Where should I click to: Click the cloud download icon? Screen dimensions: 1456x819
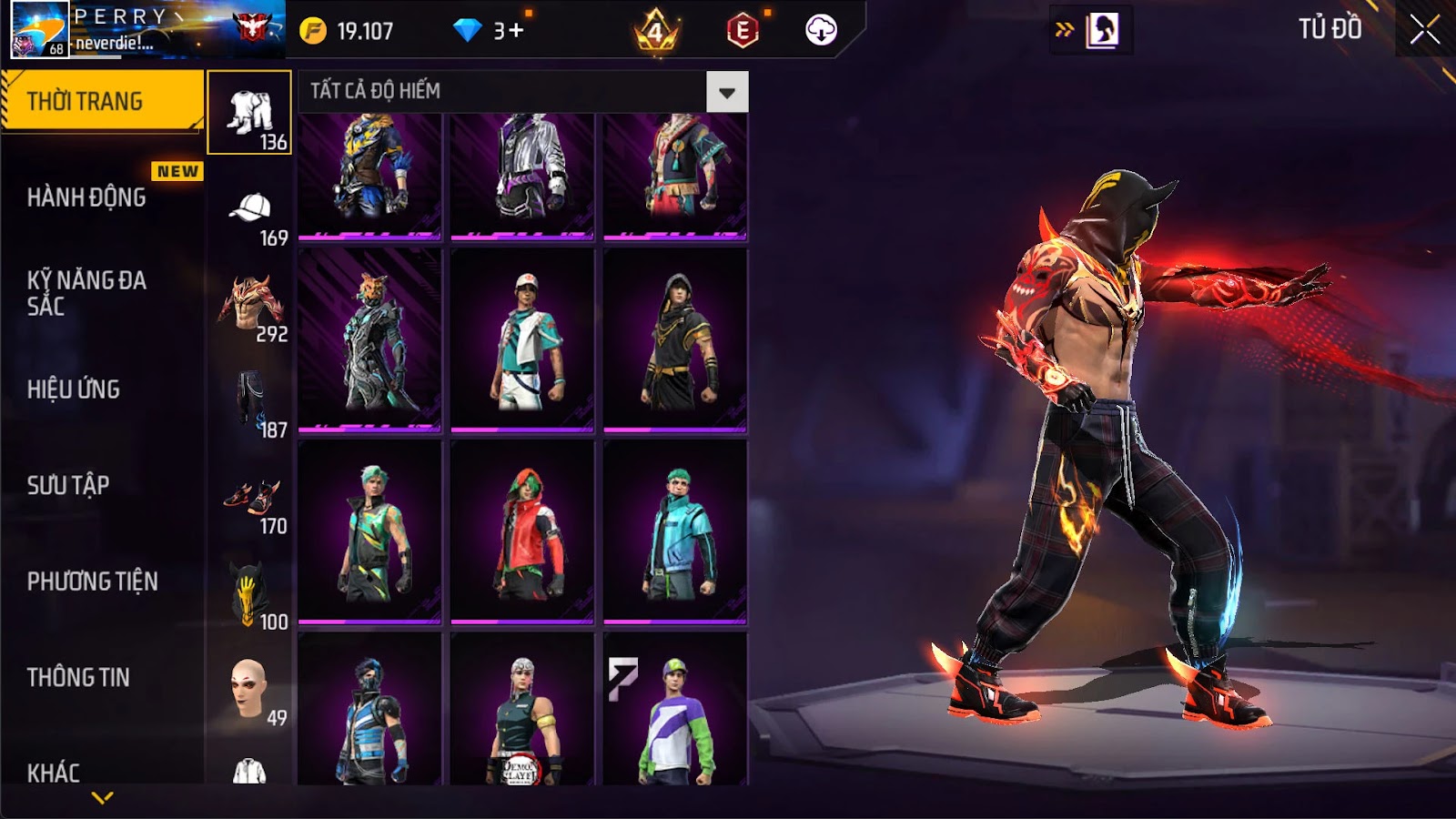tap(821, 30)
